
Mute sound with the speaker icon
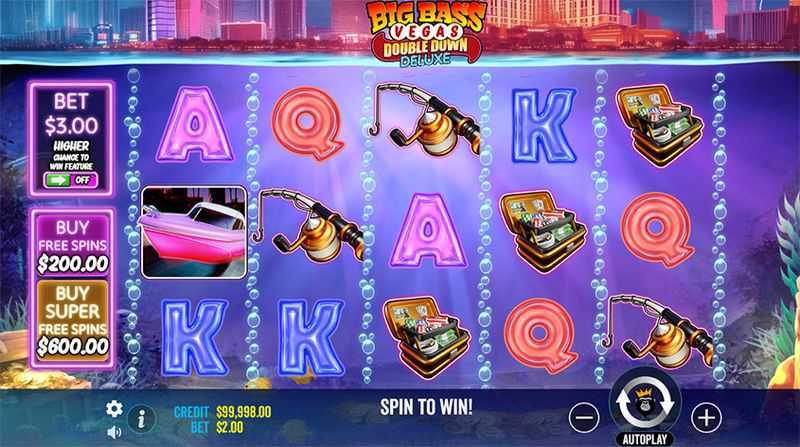(x=114, y=432)
